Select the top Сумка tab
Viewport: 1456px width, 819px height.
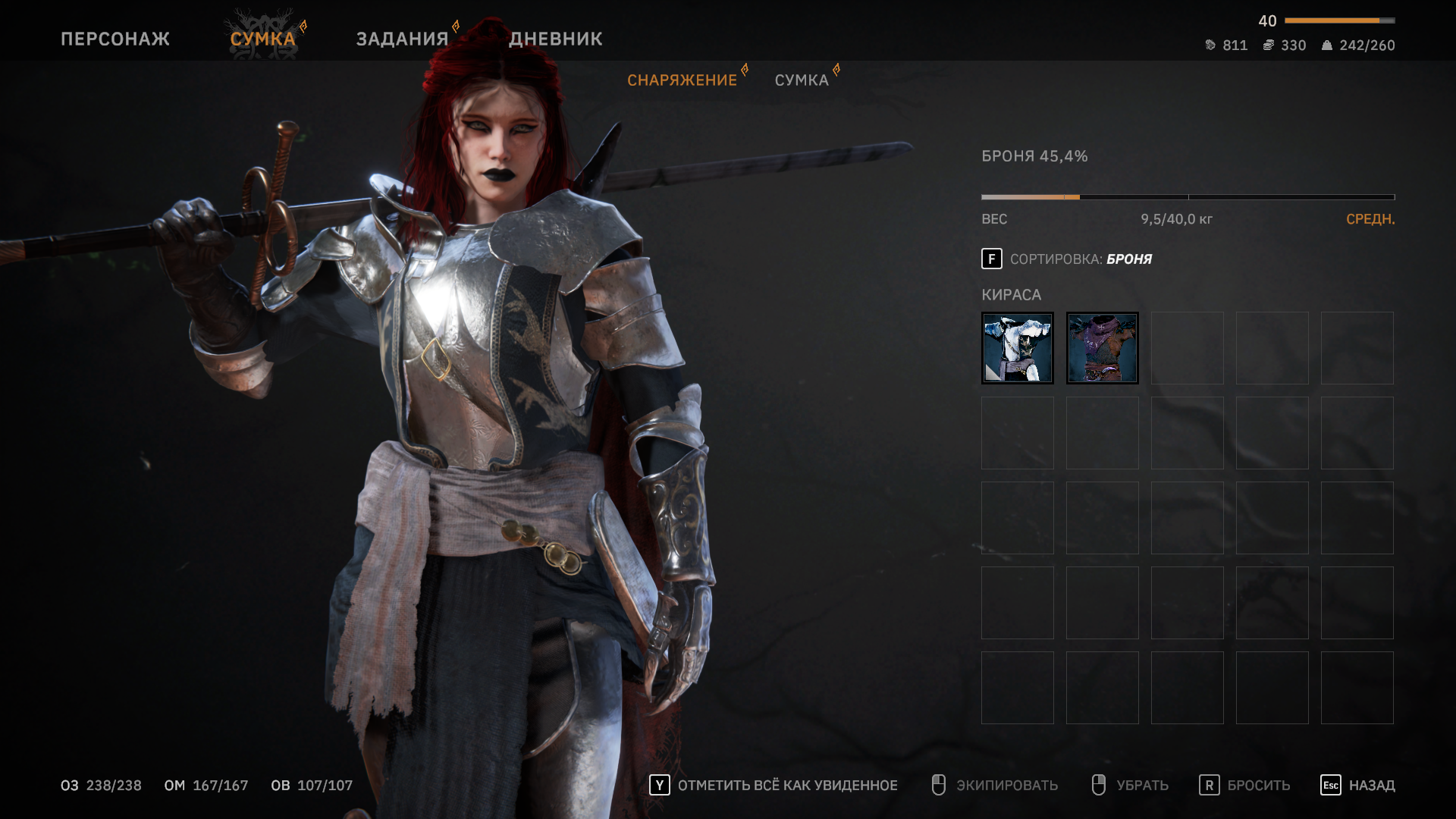(x=262, y=39)
